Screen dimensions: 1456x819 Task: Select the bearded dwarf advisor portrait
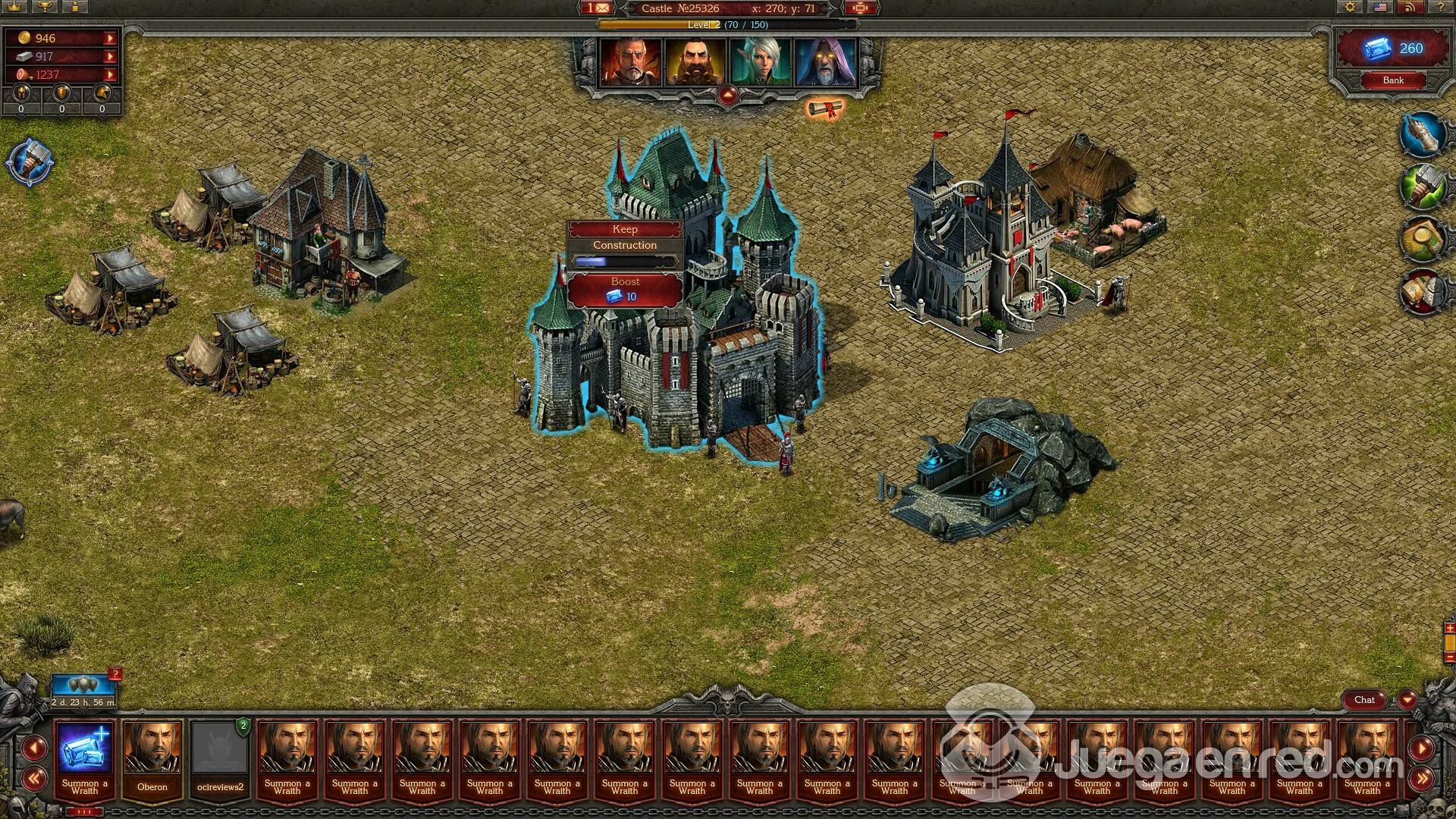tap(695, 62)
